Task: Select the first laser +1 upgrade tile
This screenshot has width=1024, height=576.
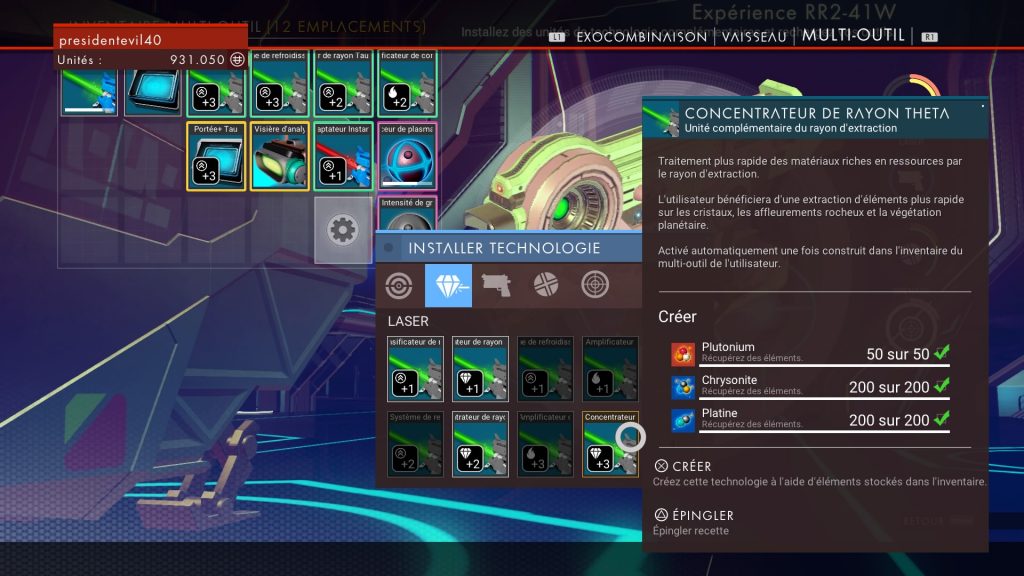Action: [x=415, y=368]
